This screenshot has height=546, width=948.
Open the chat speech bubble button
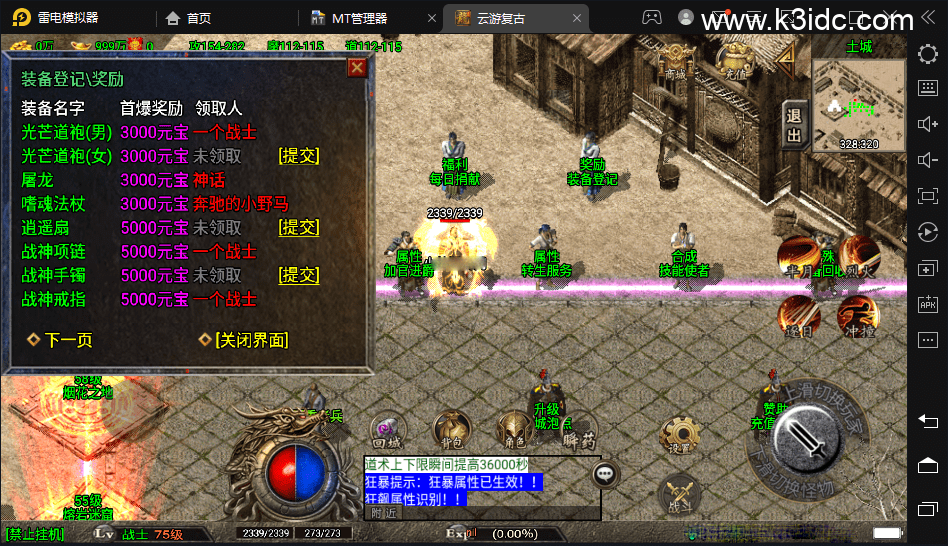click(605, 475)
